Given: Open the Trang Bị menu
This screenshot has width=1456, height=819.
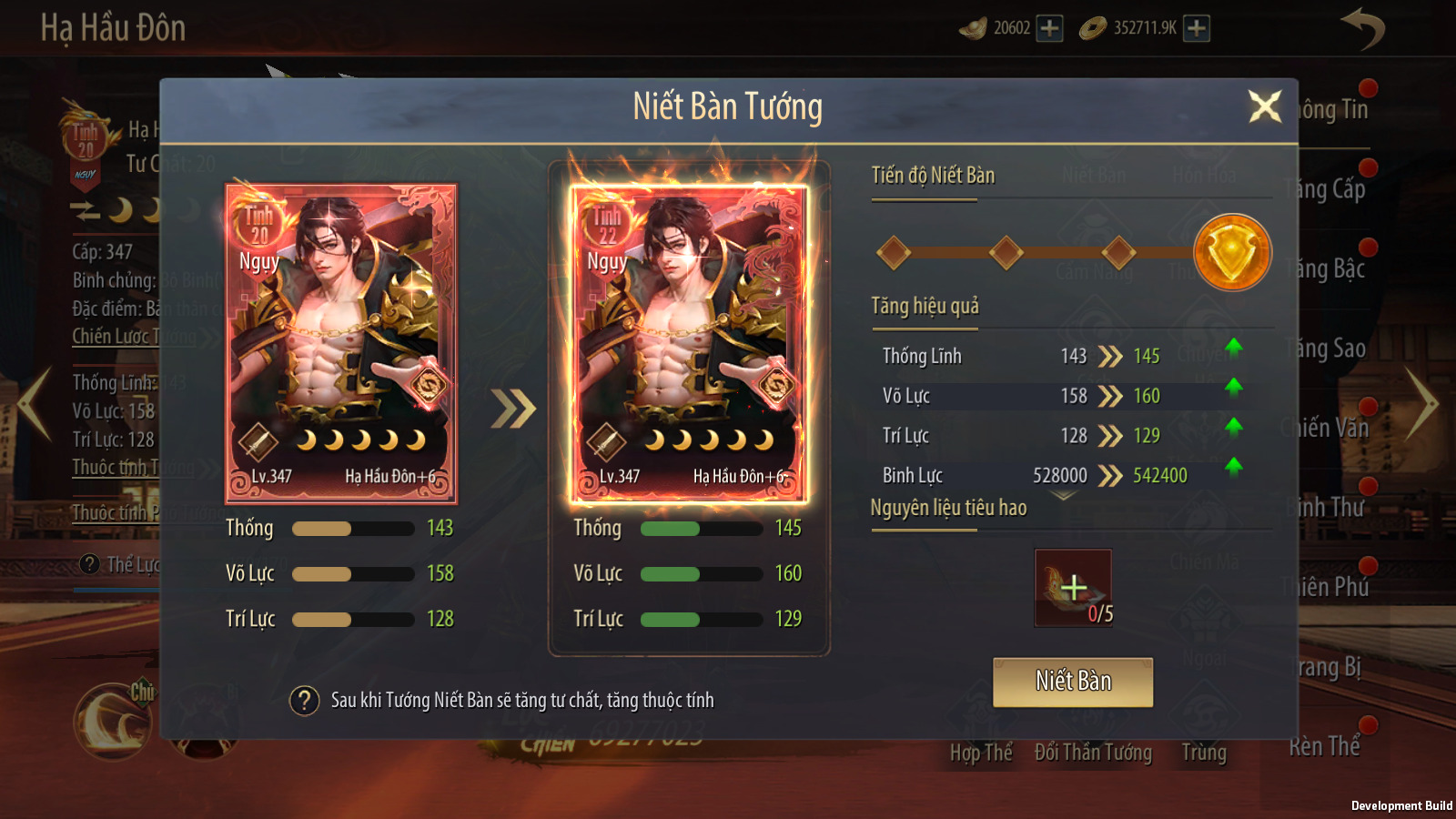Looking at the screenshot, I should (x=1329, y=667).
